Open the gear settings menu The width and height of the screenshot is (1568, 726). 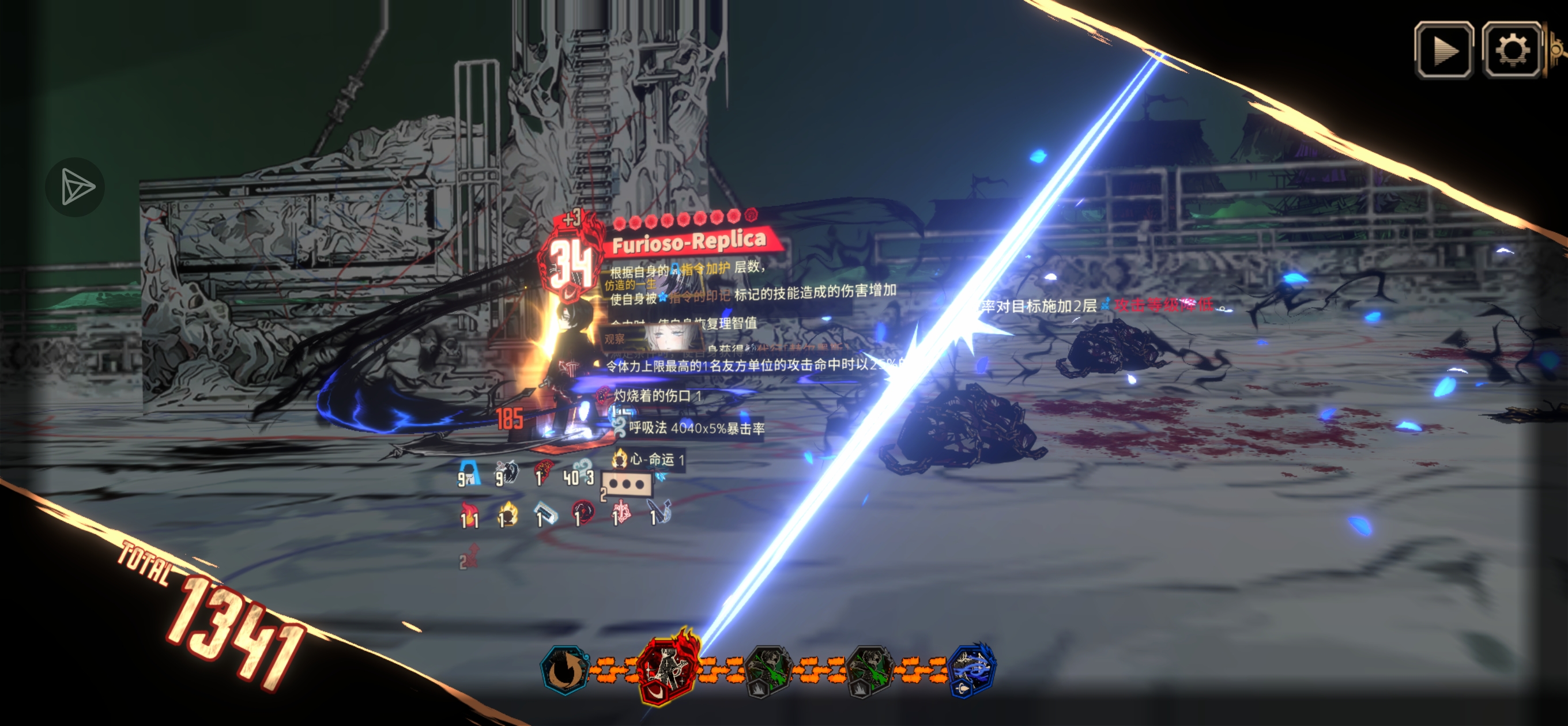click(1512, 51)
